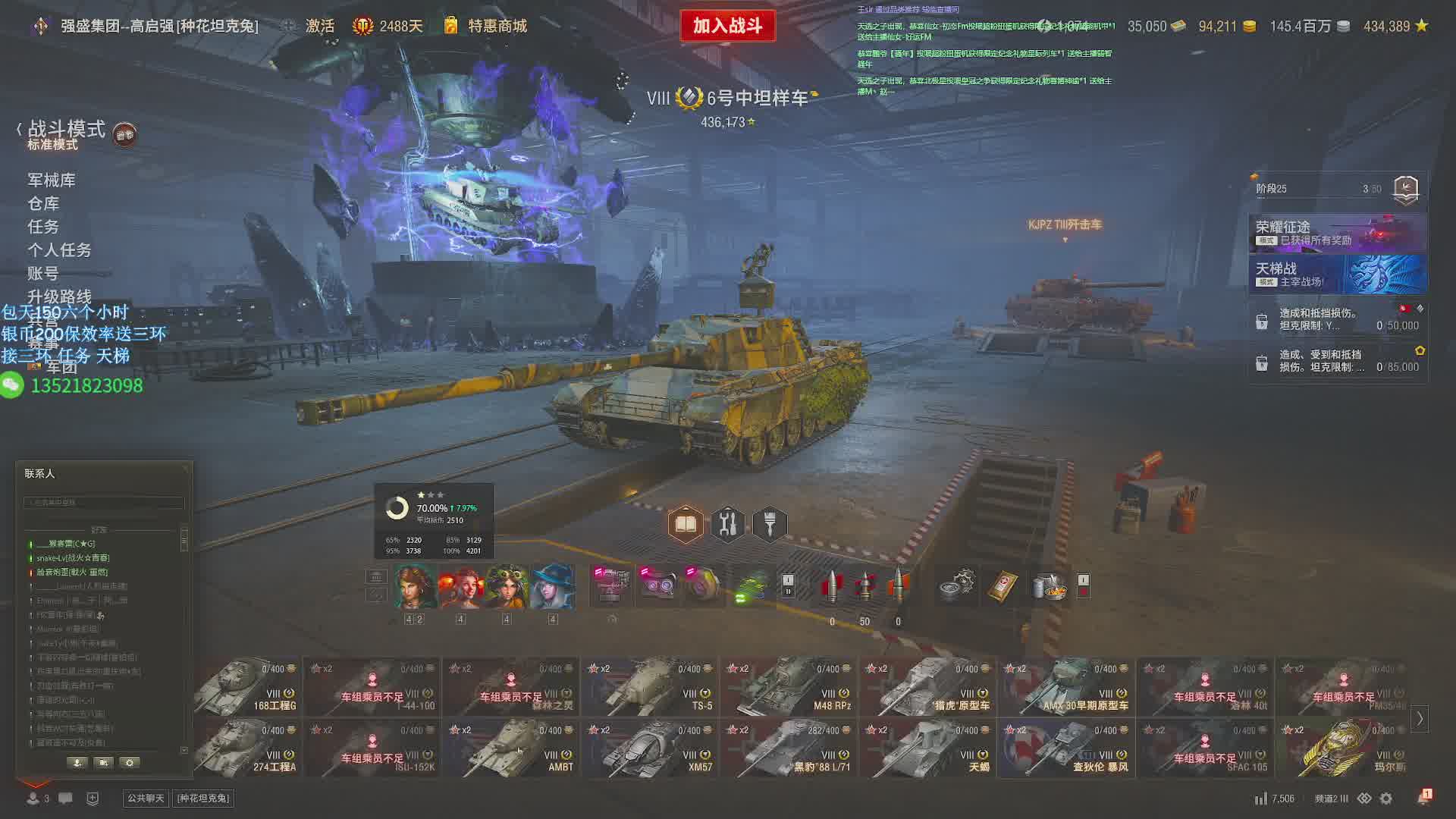
Task: Select the 168工程G tank in carousel
Action: pos(247,687)
